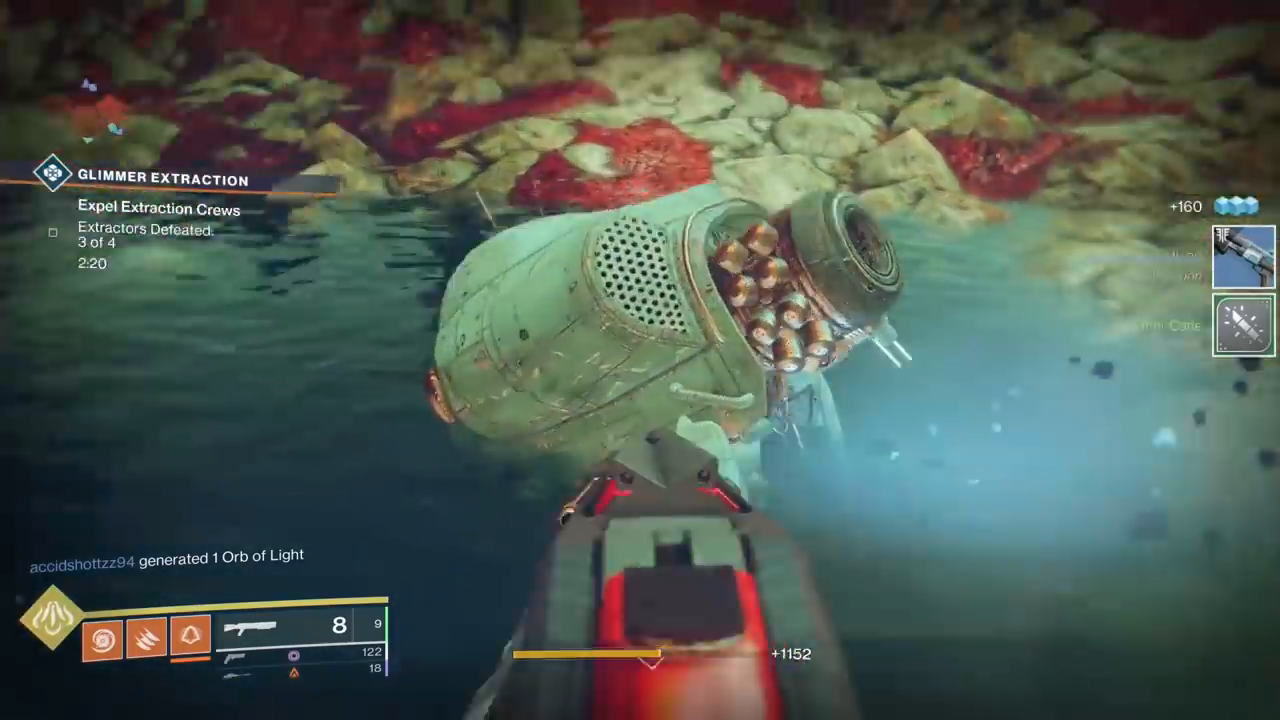Click the Orb of Light feed message

(x=167, y=558)
